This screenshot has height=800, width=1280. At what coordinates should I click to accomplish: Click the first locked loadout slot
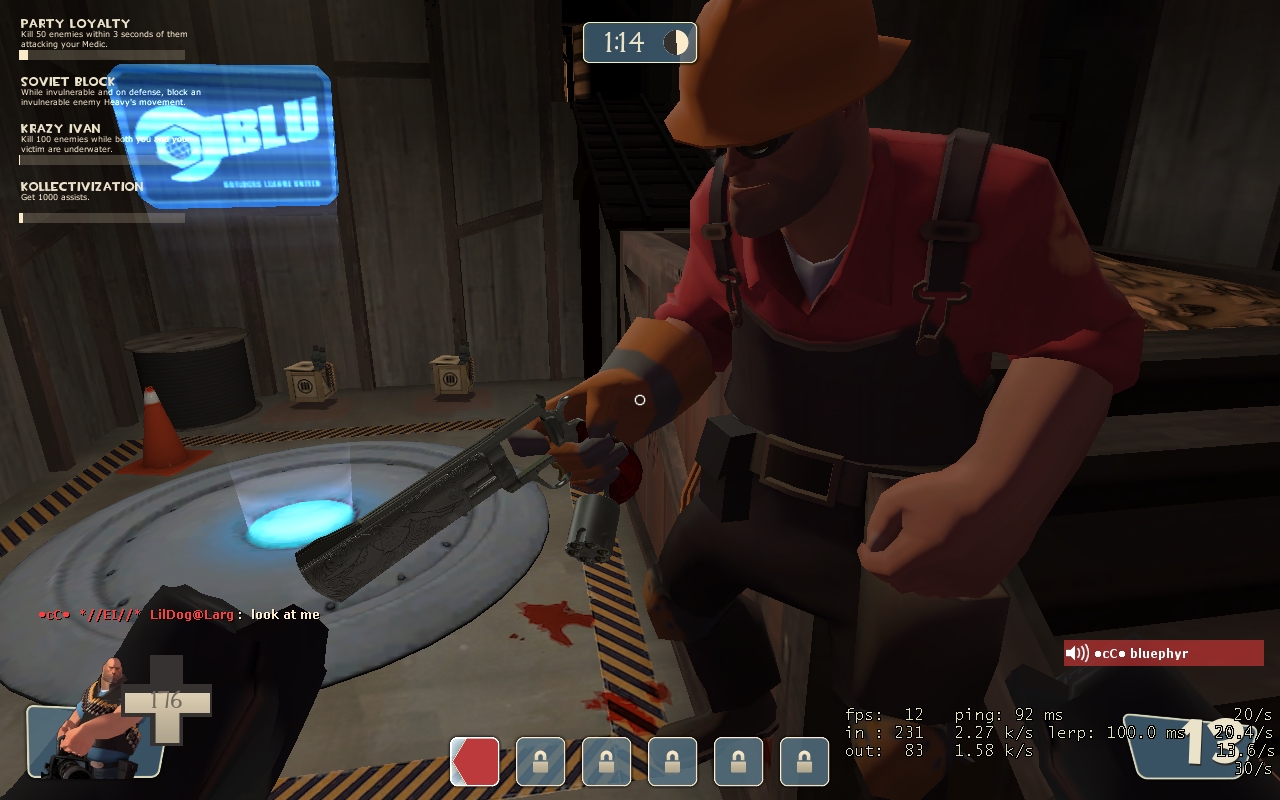coord(540,761)
